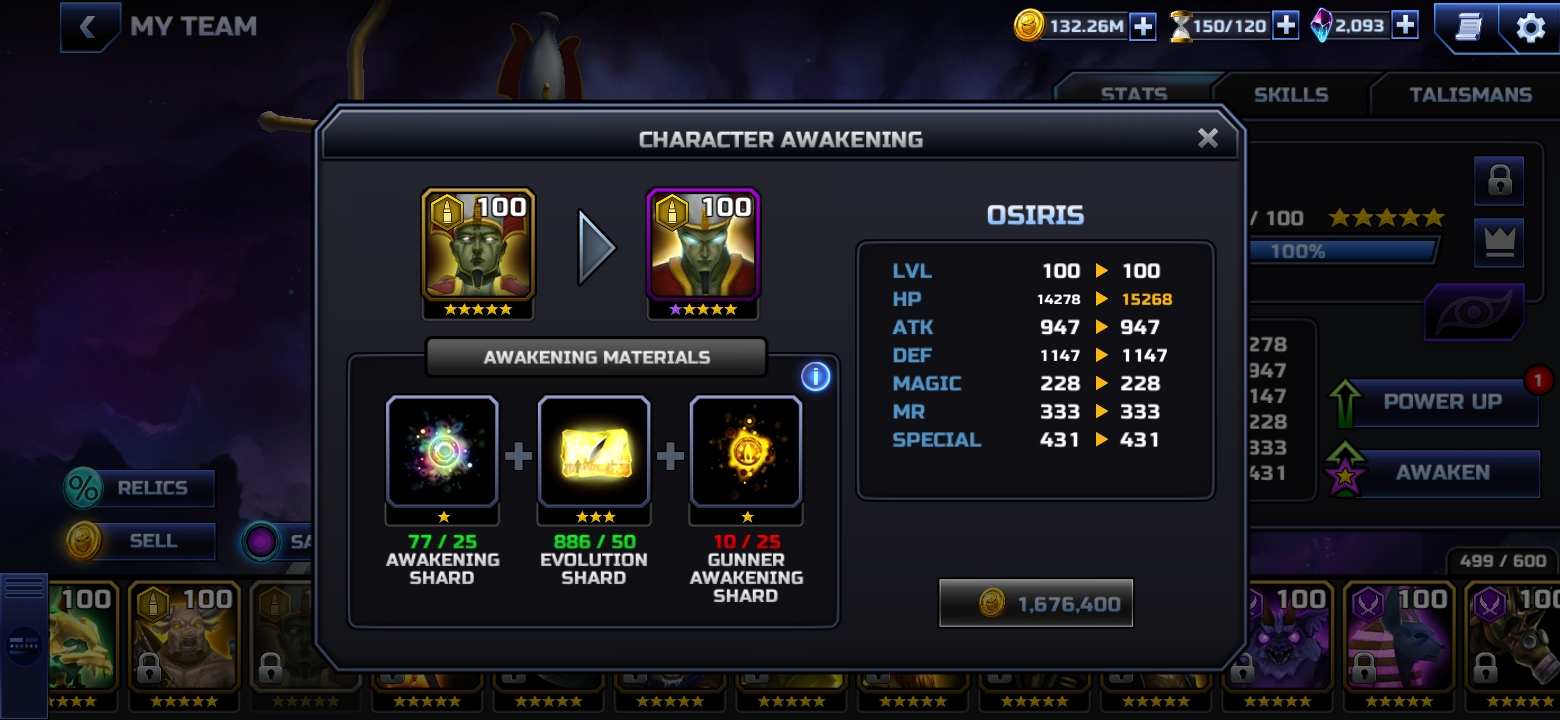Click the Sell button

tap(140, 541)
